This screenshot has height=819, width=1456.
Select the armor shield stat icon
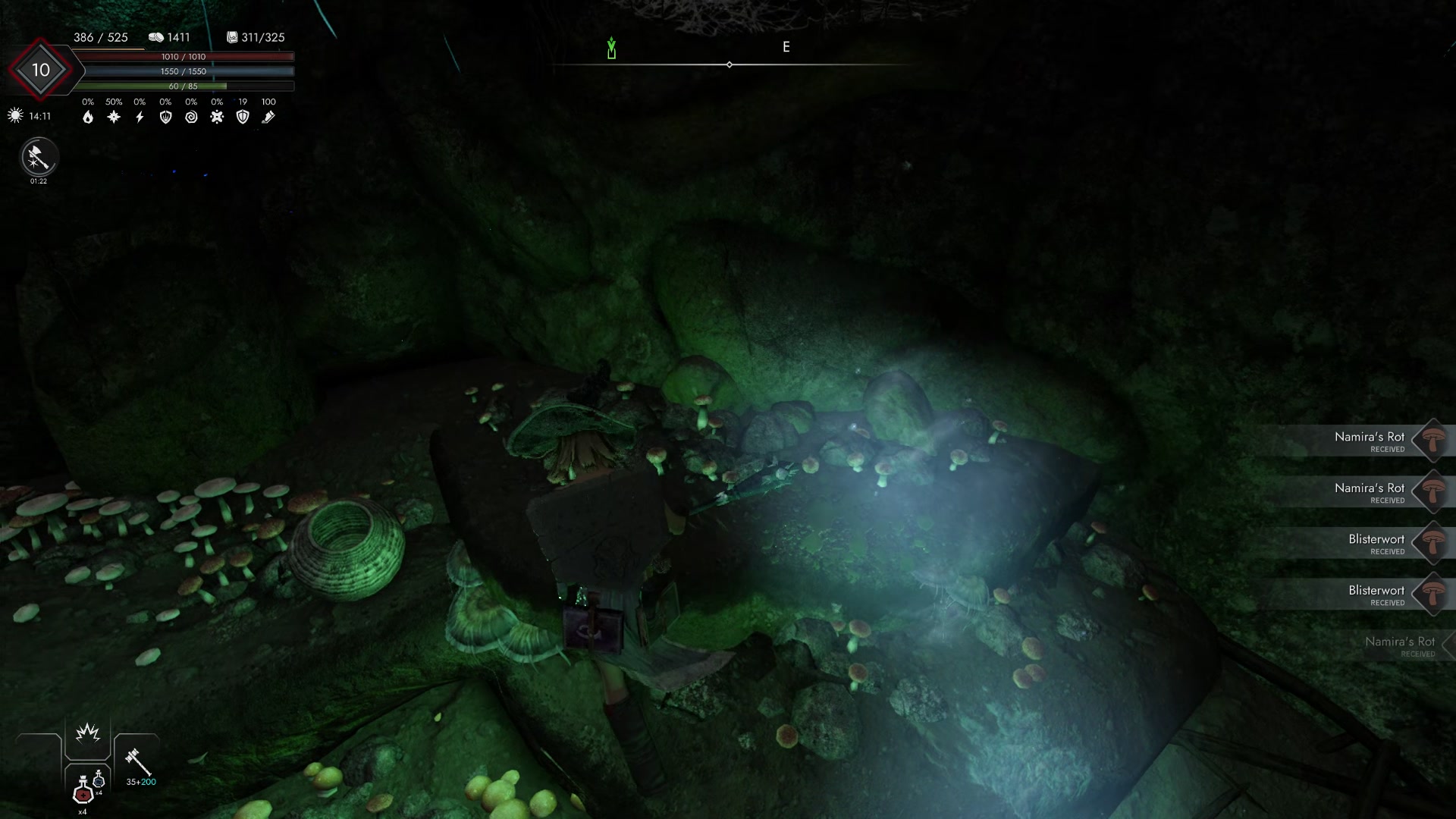click(243, 117)
